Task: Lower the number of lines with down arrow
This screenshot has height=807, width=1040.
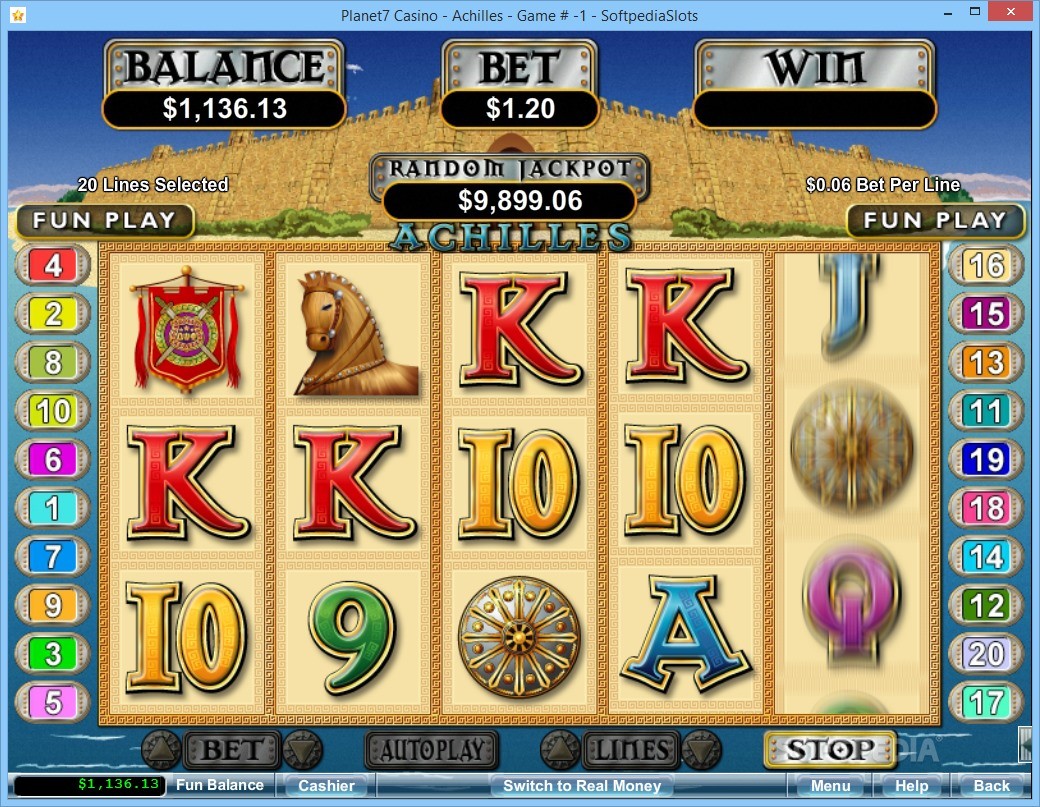Action: pyautogui.click(x=701, y=749)
